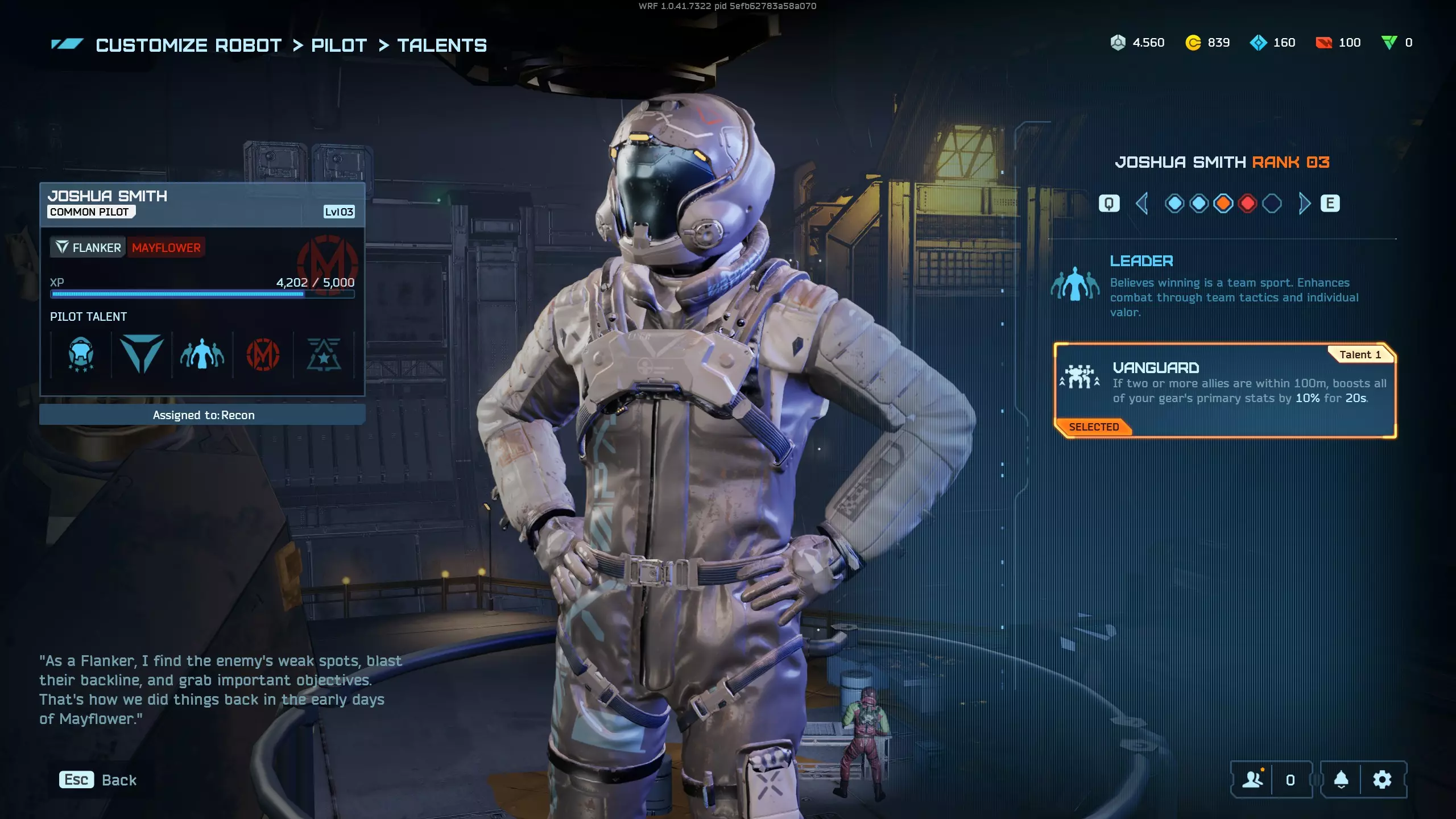Go to next talent rank arrow
Viewport: 1456px width, 819px height.
coord(1304,203)
